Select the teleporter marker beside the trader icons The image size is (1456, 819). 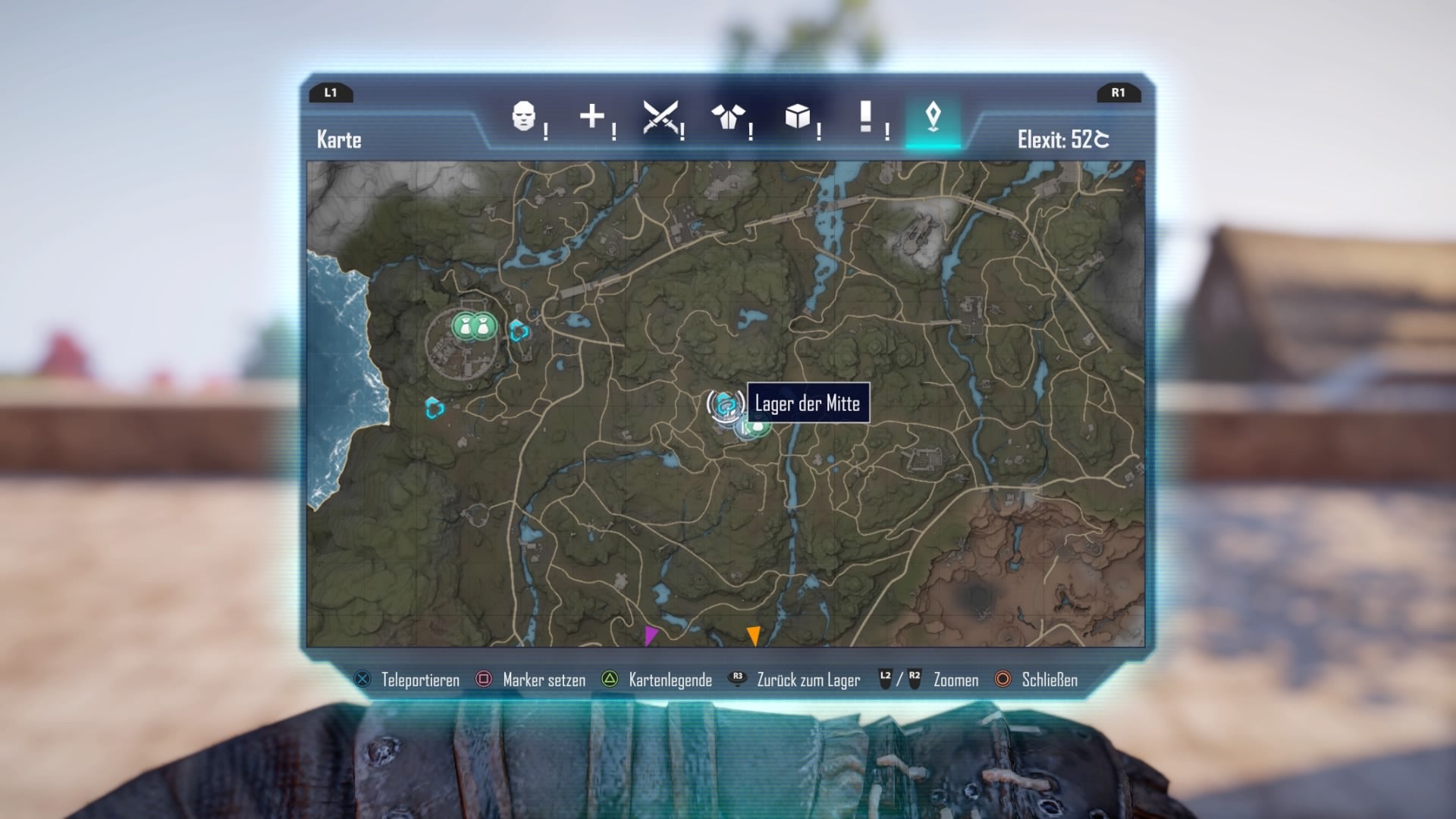point(519,331)
